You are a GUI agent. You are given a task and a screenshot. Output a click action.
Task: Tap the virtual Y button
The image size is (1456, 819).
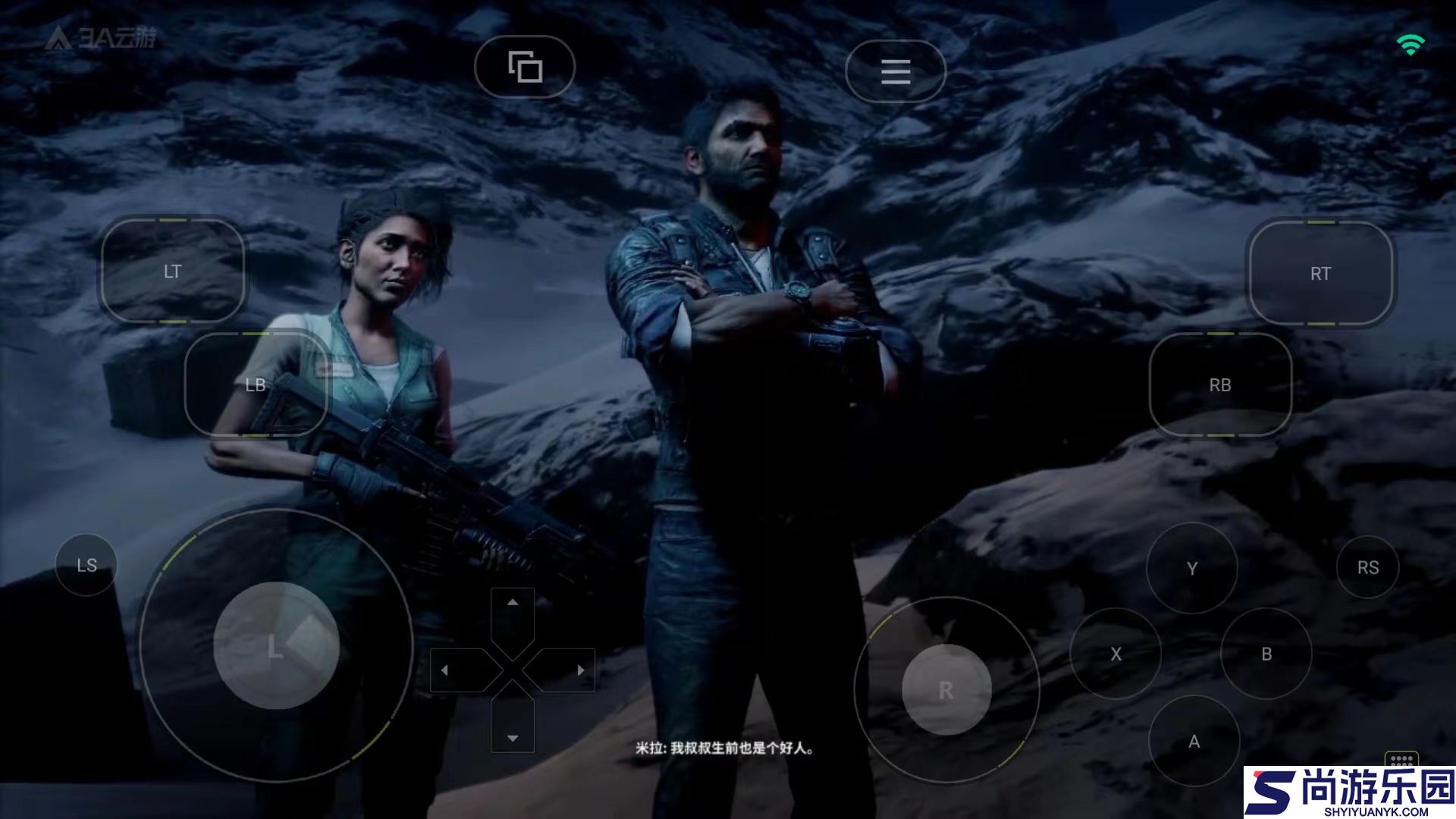pyautogui.click(x=1192, y=569)
